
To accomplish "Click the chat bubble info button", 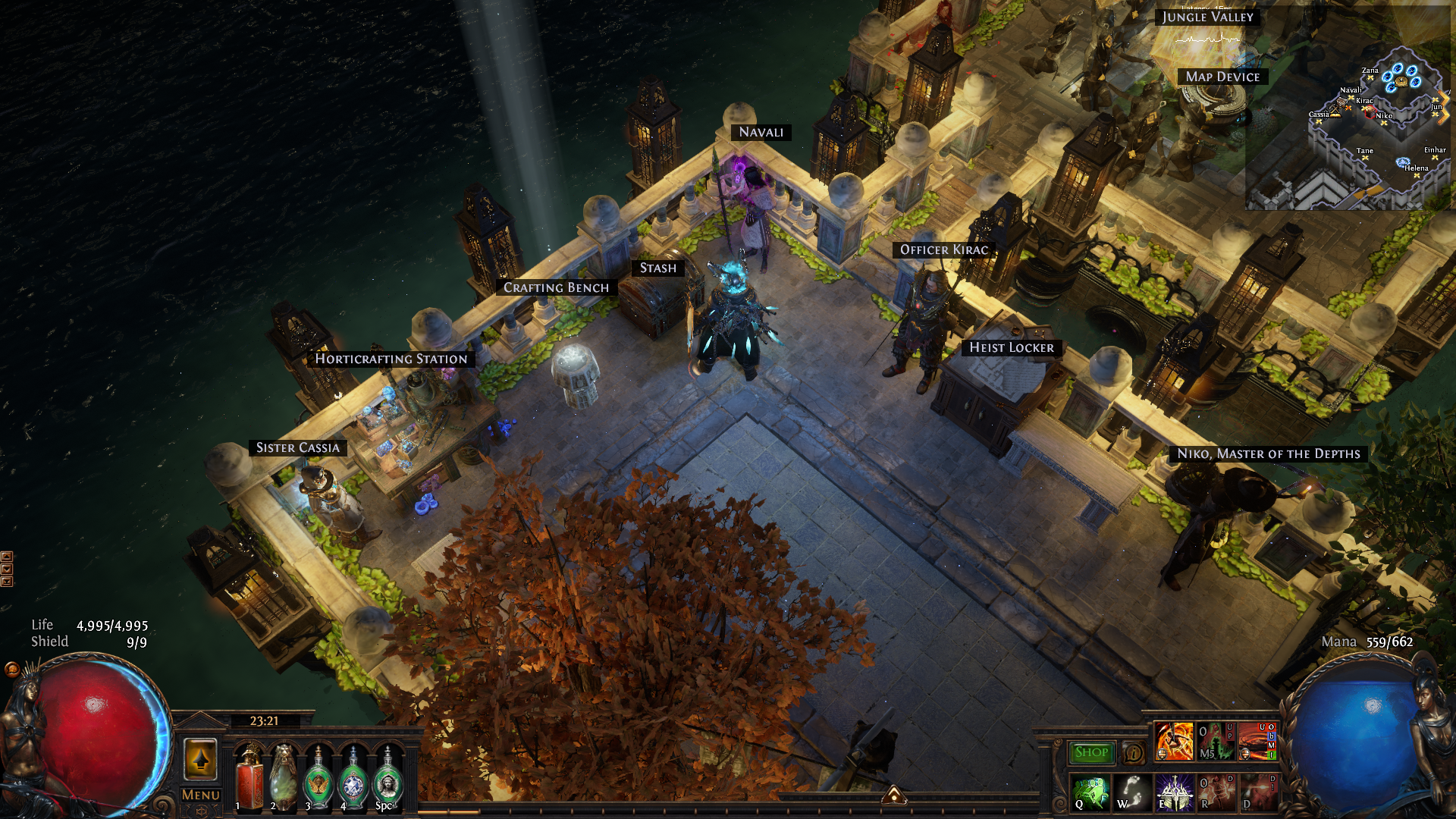I will [x=1134, y=753].
